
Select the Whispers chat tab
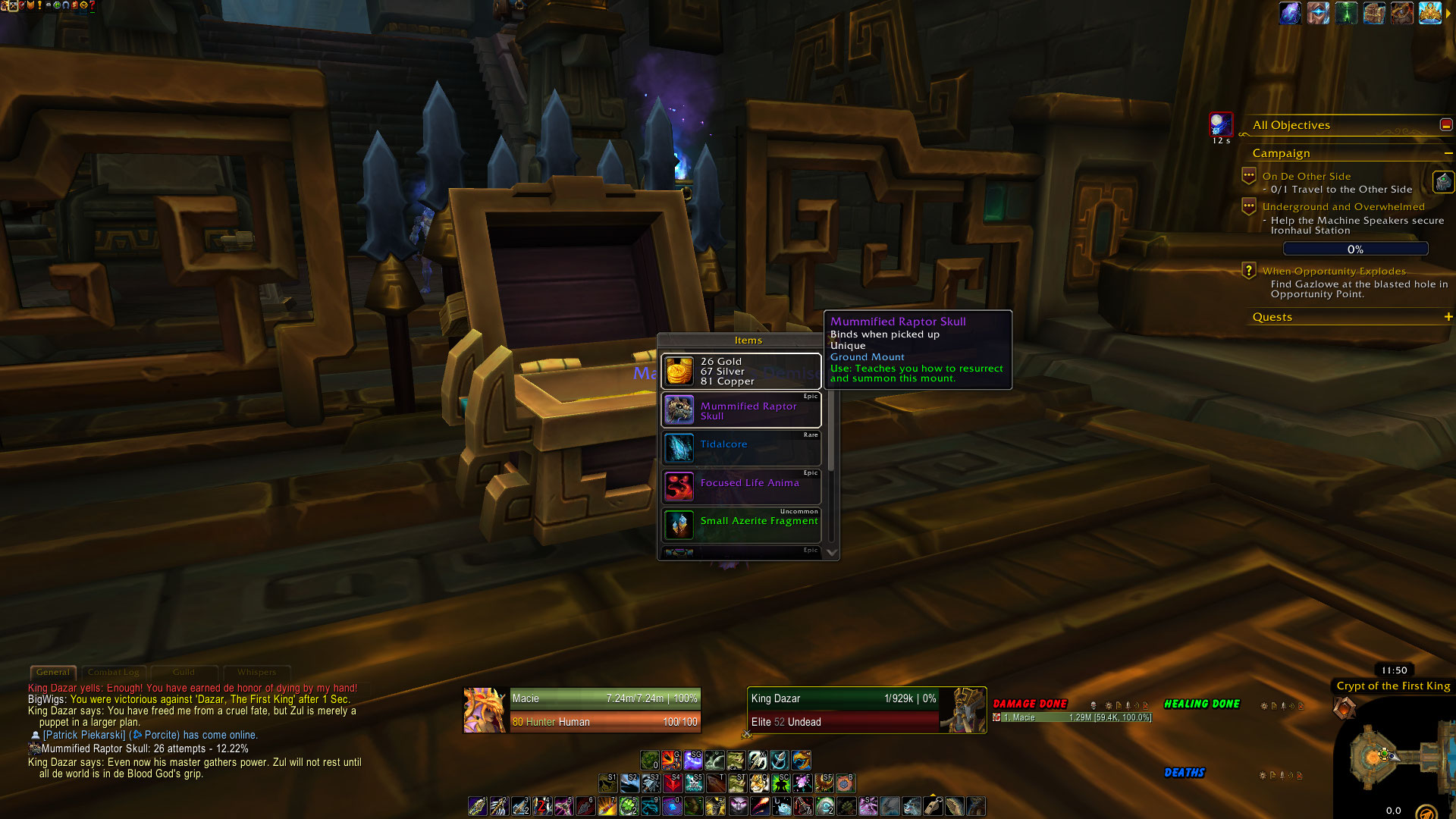click(x=256, y=673)
